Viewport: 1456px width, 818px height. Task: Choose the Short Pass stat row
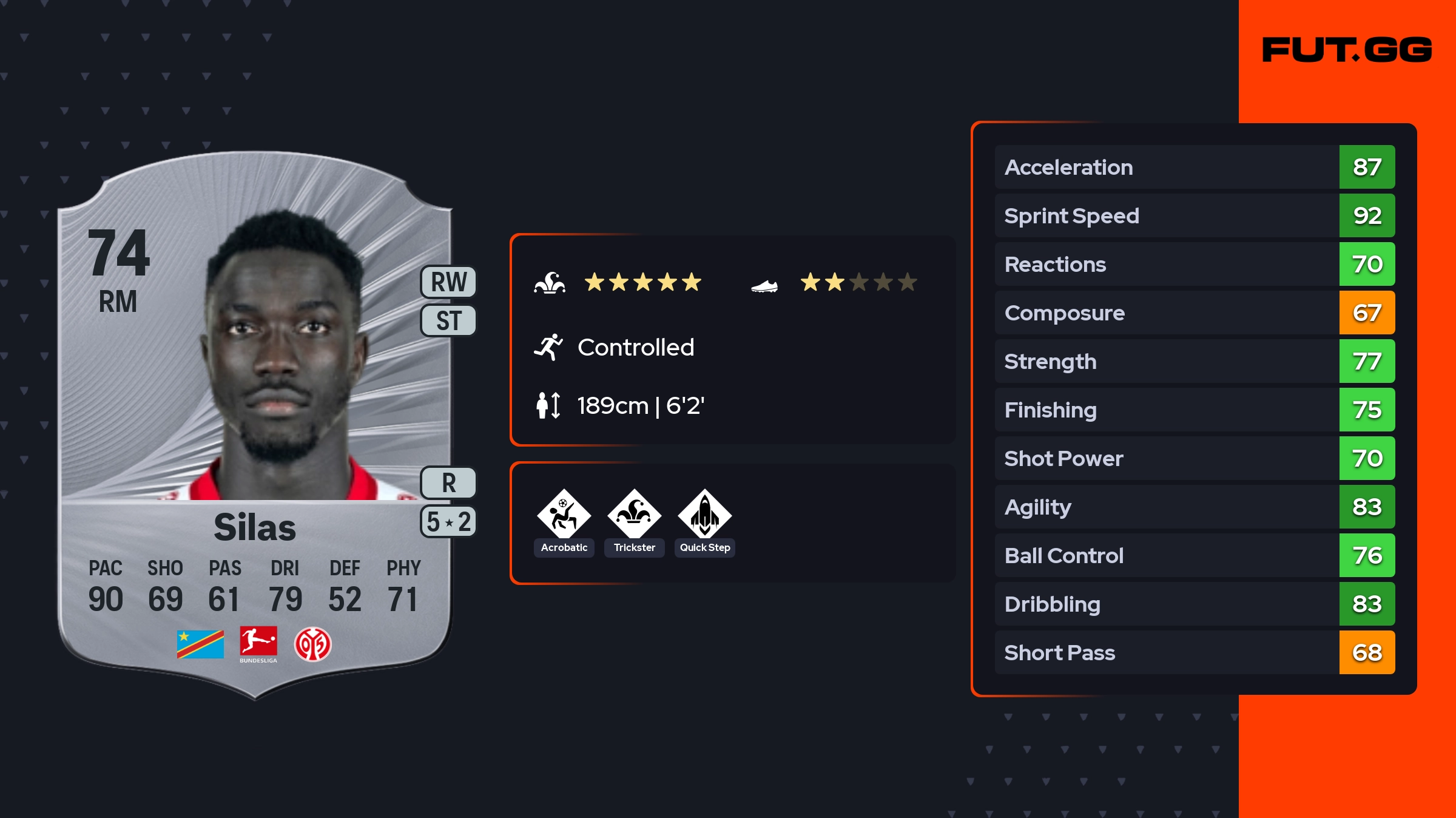click(1195, 652)
